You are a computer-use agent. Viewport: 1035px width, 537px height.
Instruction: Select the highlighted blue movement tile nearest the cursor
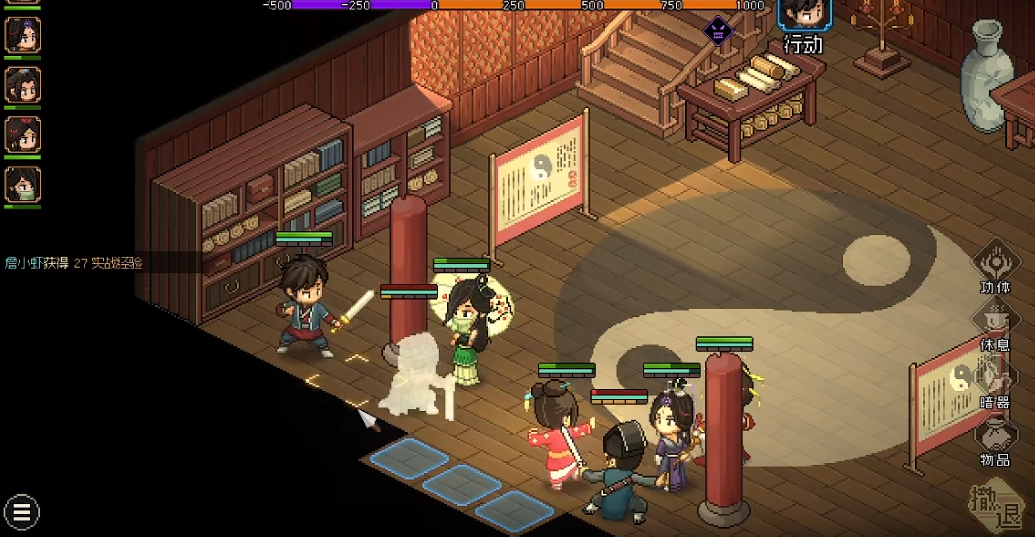click(408, 458)
